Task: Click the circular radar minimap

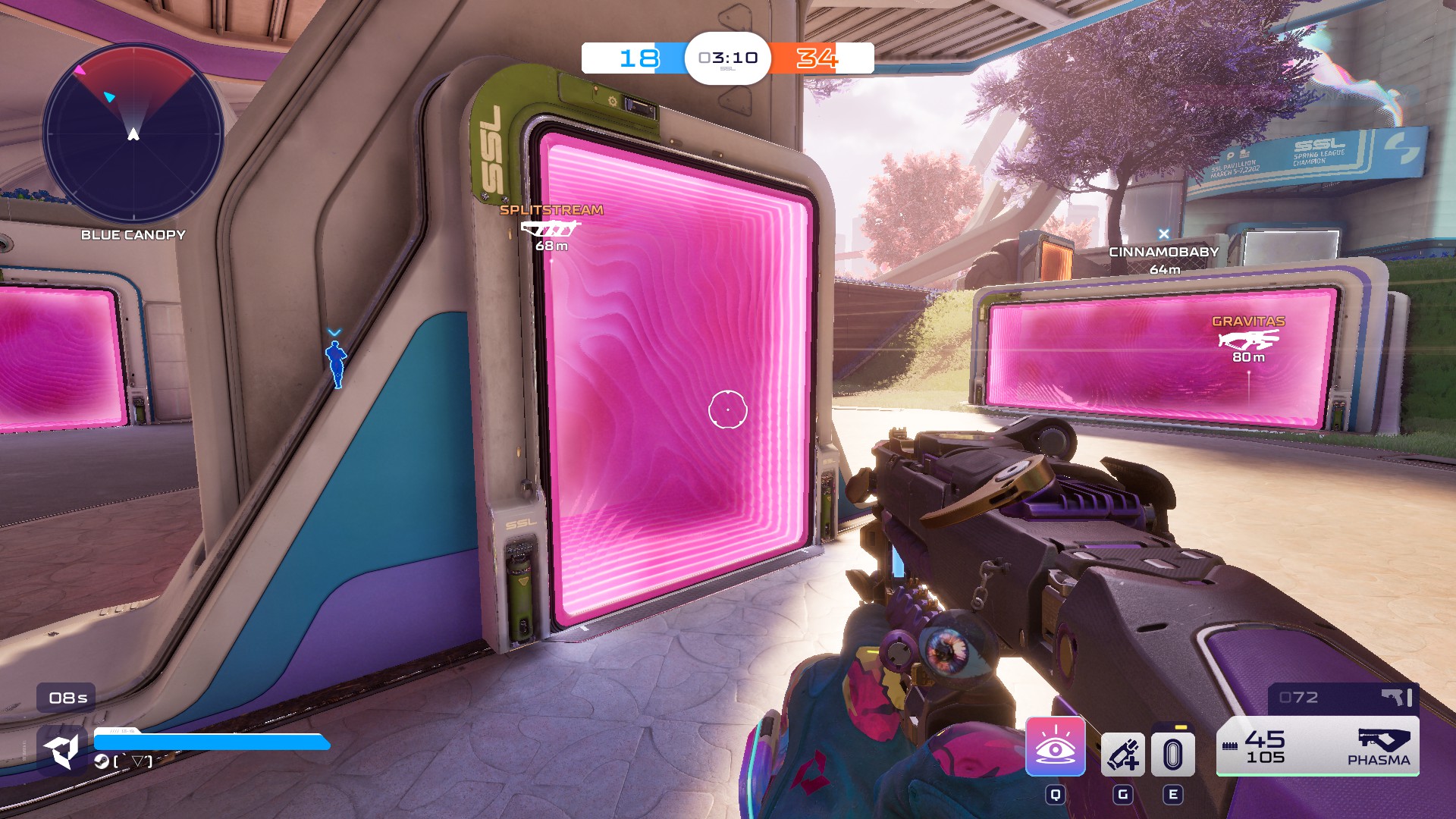Action: point(133,134)
